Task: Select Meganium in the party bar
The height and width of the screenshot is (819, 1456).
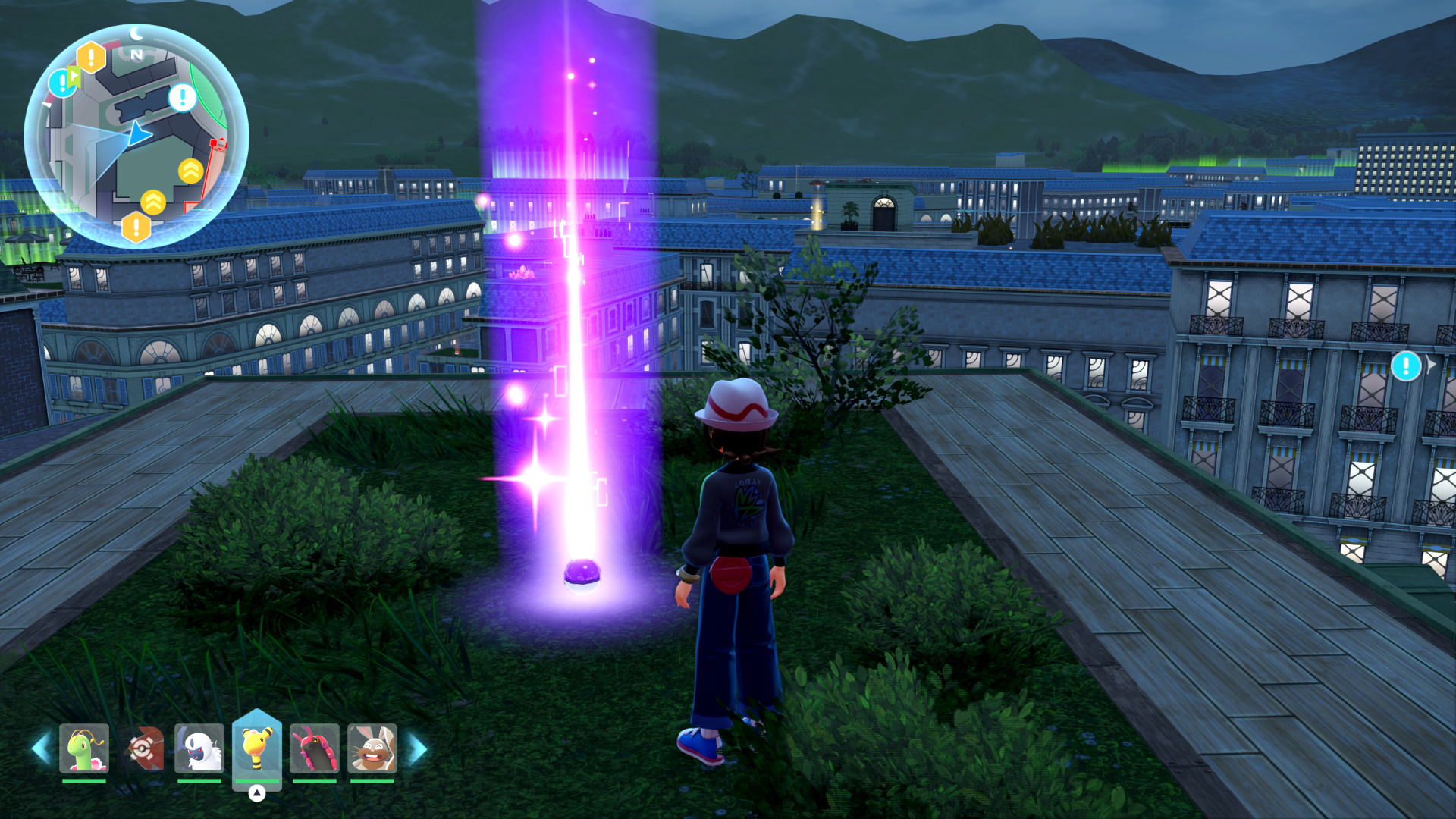Action: [84, 748]
